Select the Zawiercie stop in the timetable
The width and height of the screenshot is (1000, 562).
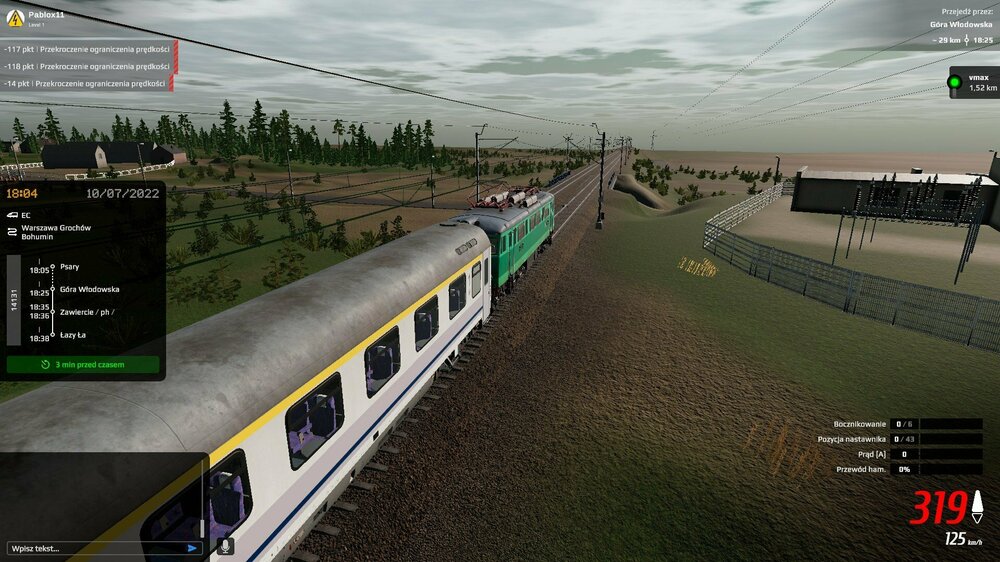tap(86, 311)
